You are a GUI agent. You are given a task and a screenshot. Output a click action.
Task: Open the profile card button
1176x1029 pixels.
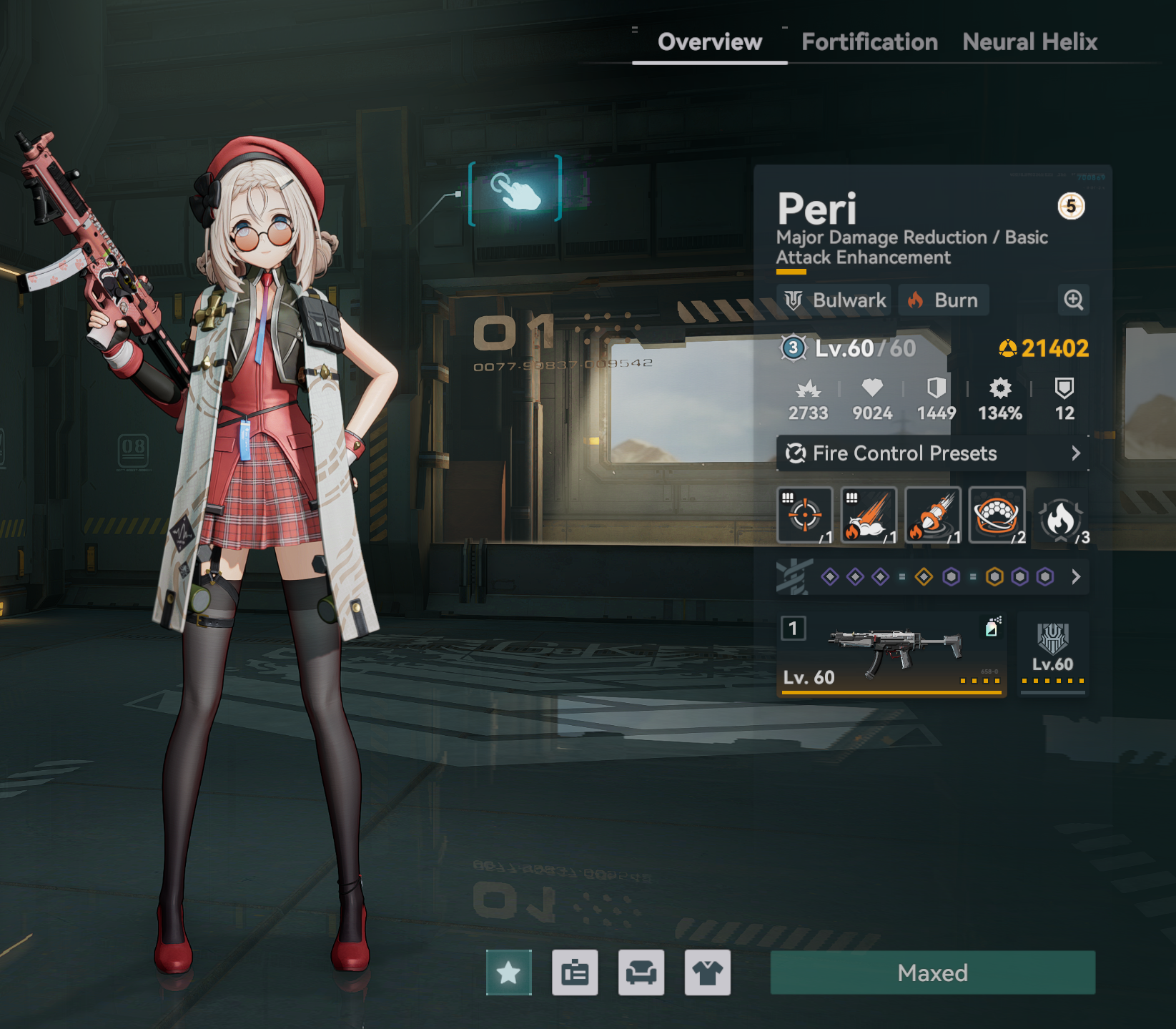point(575,973)
